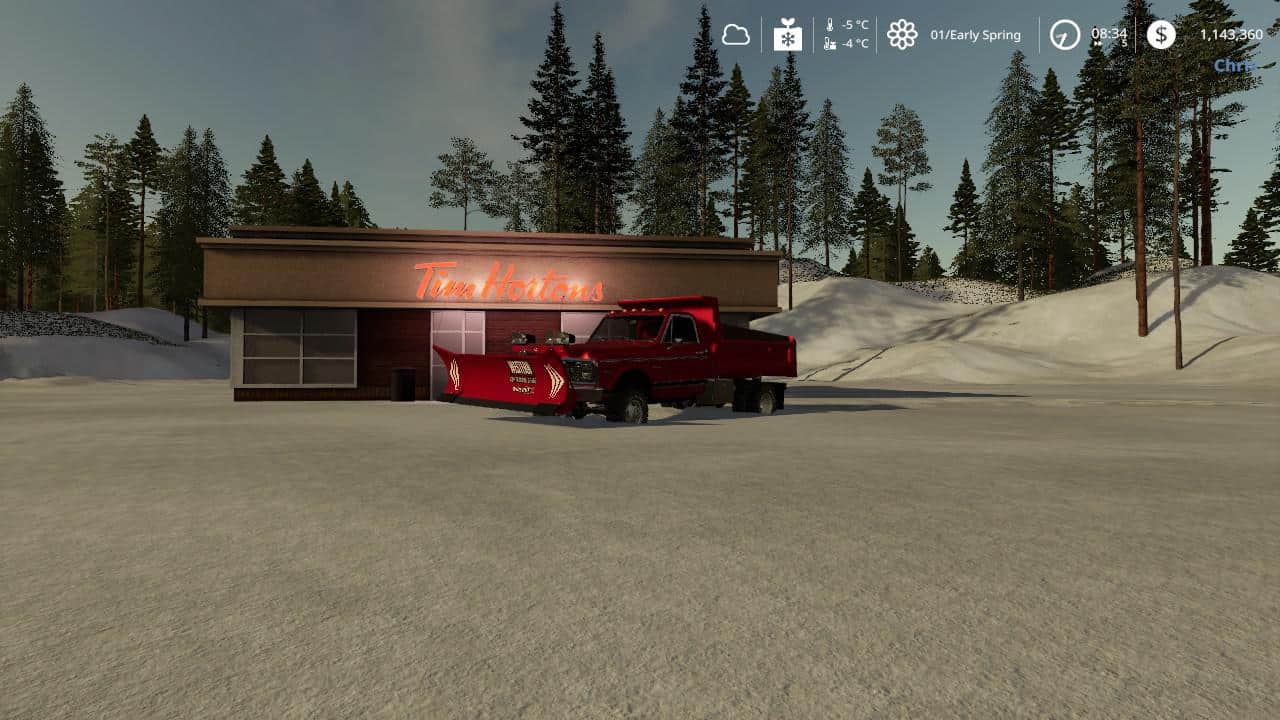Click the Early Spring season flower icon

[x=901, y=33]
